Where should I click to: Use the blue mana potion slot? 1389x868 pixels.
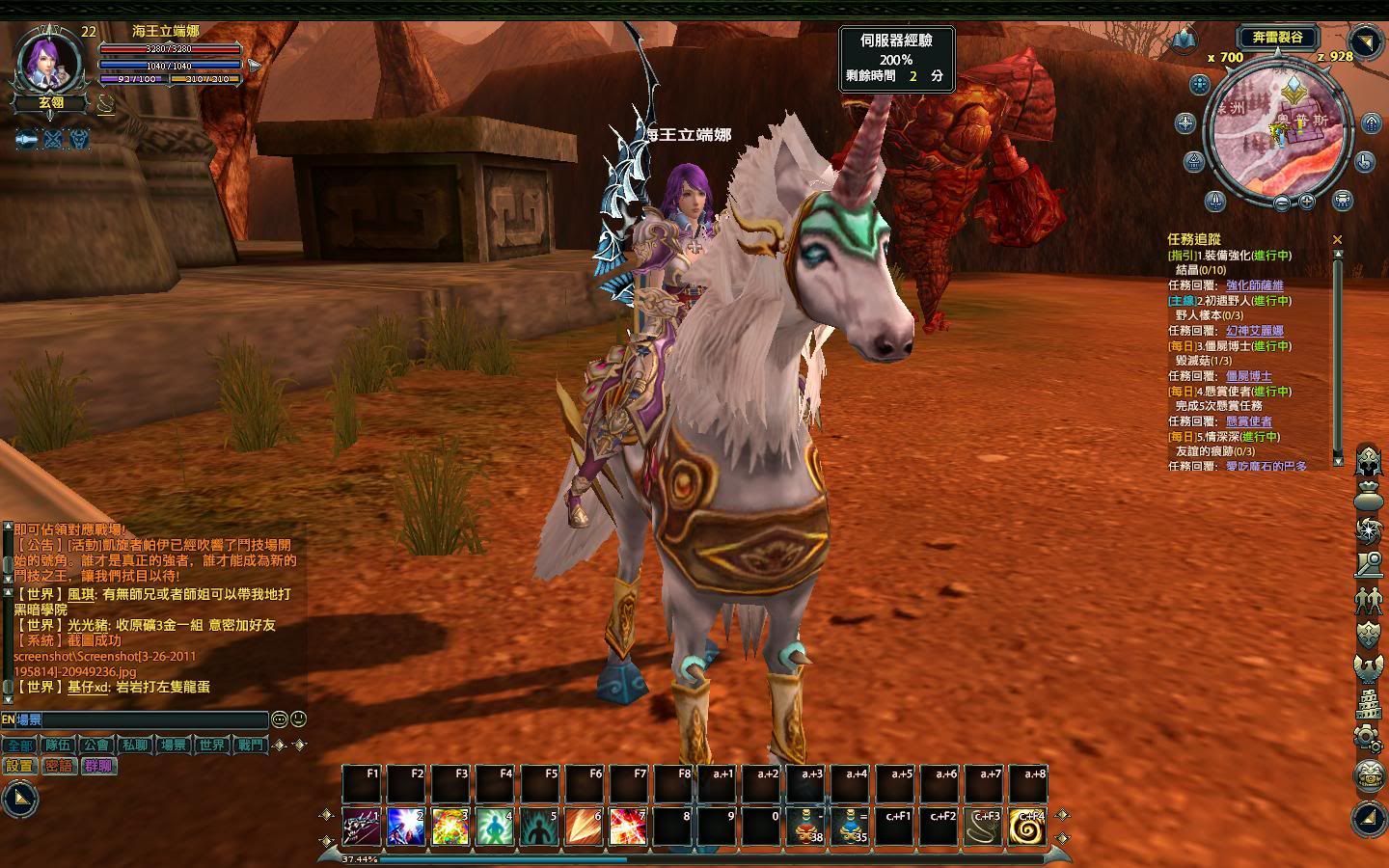click(x=851, y=827)
